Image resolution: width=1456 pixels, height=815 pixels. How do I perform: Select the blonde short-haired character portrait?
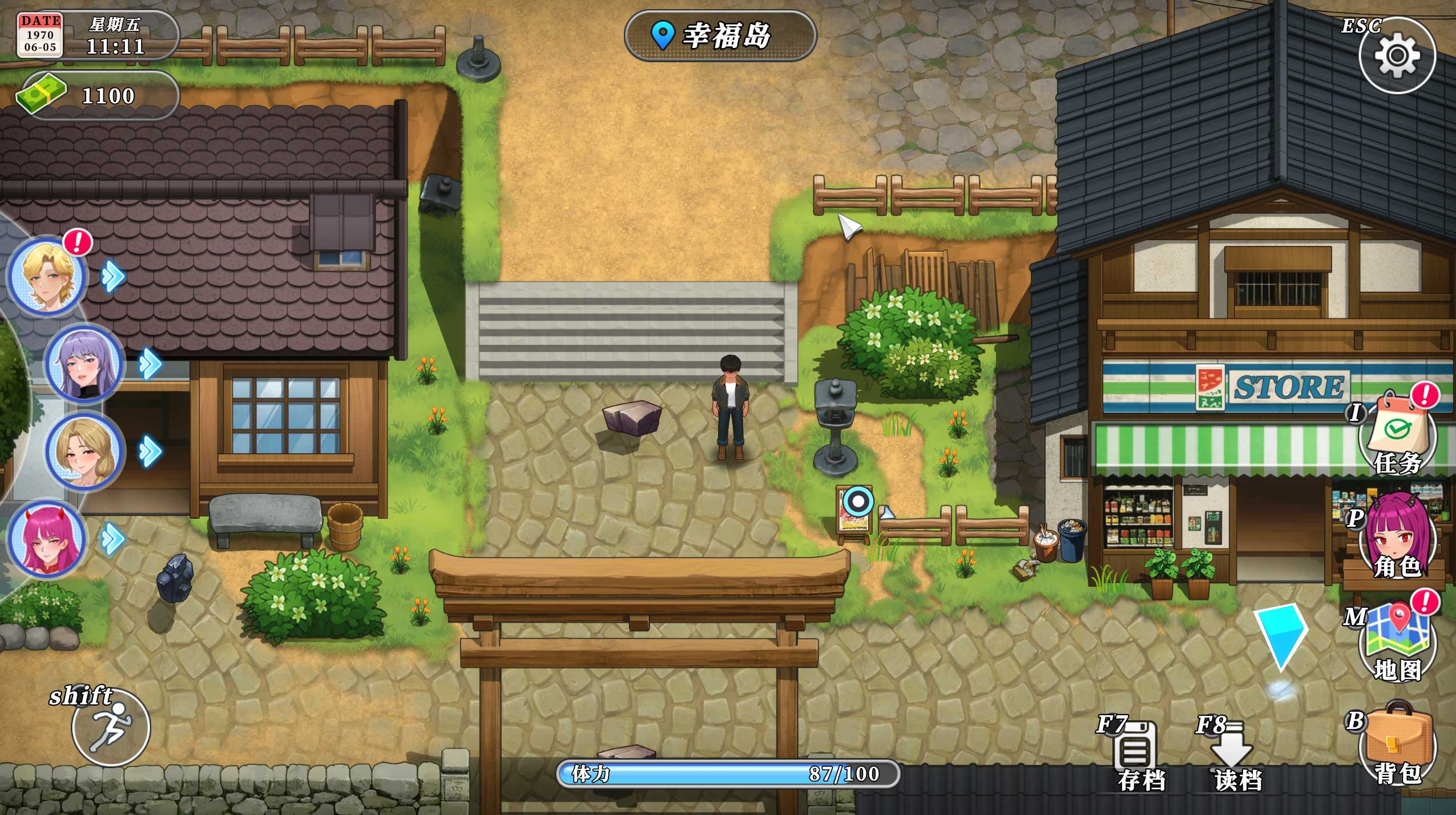click(x=47, y=276)
